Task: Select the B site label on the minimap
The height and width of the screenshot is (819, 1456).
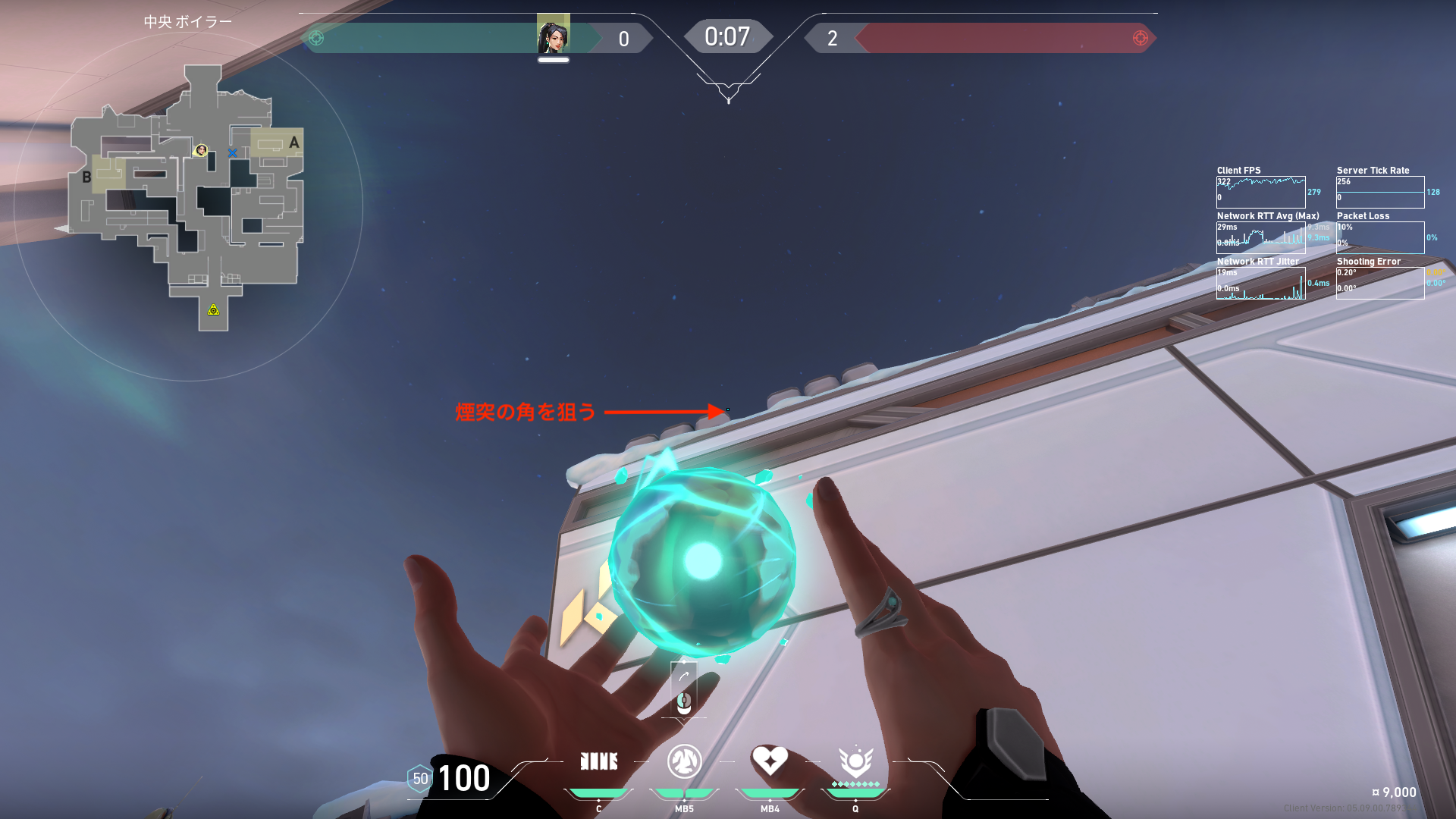Action: point(86,177)
